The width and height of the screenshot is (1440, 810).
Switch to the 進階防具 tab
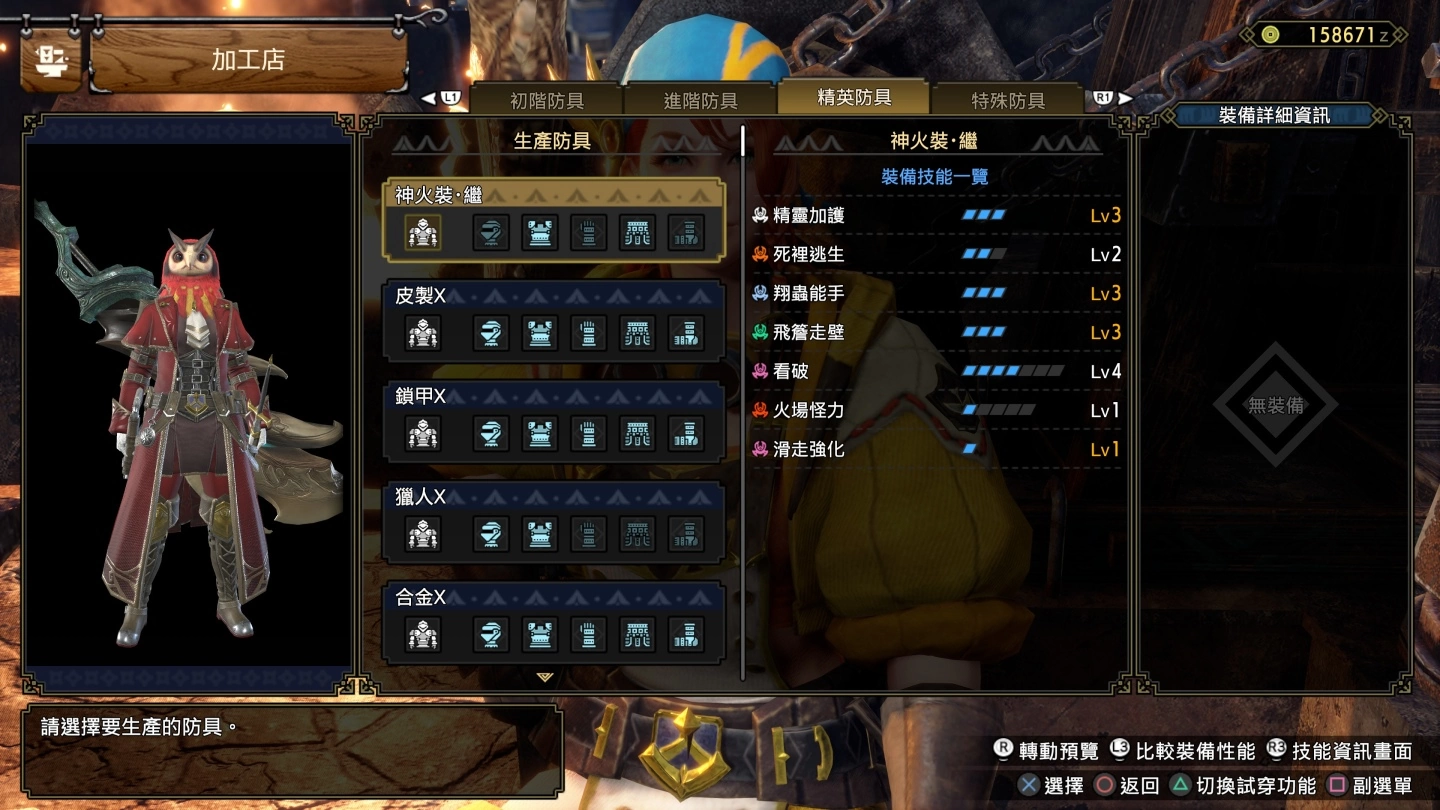(x=698, y=99)
